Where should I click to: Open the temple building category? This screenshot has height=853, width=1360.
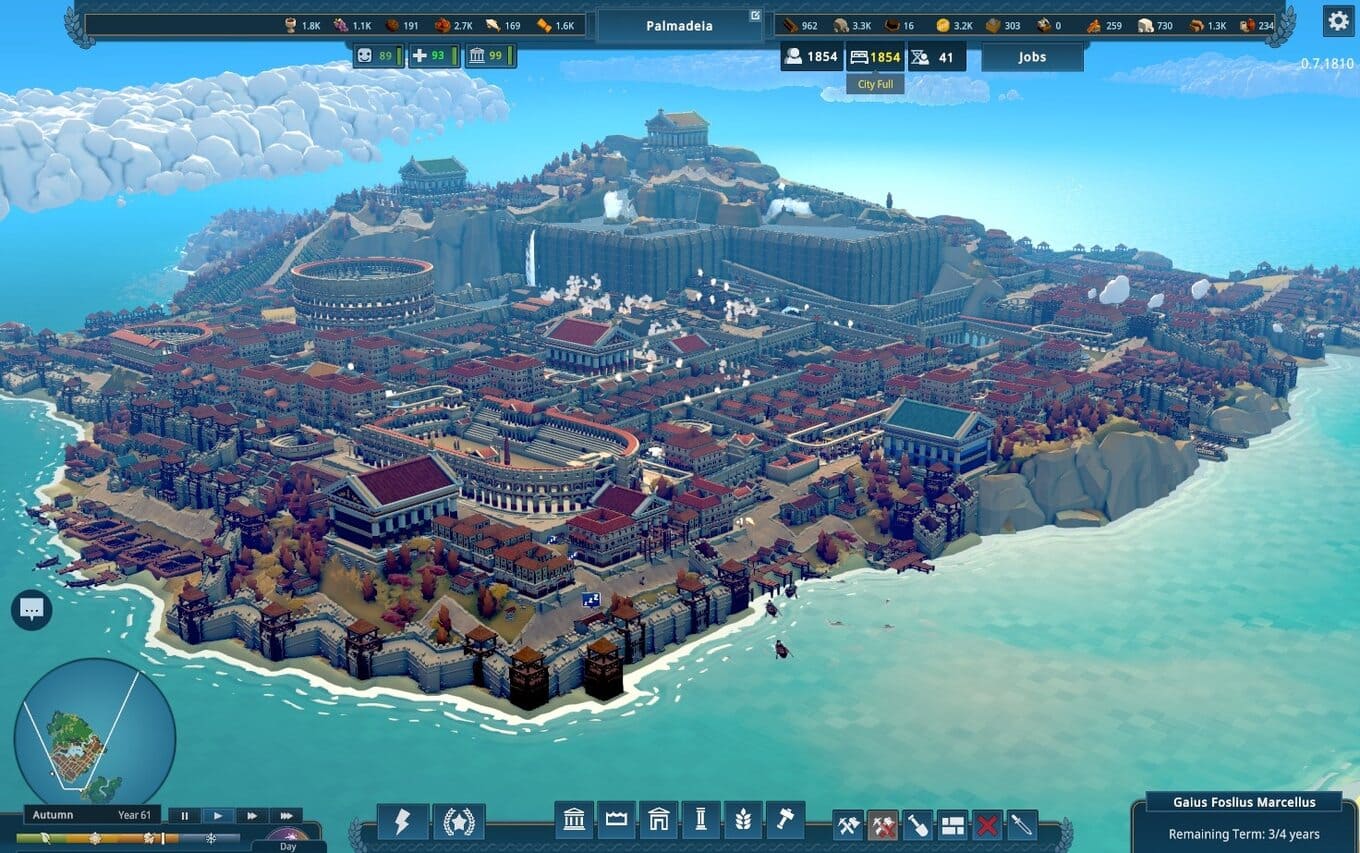click(574, 821)
